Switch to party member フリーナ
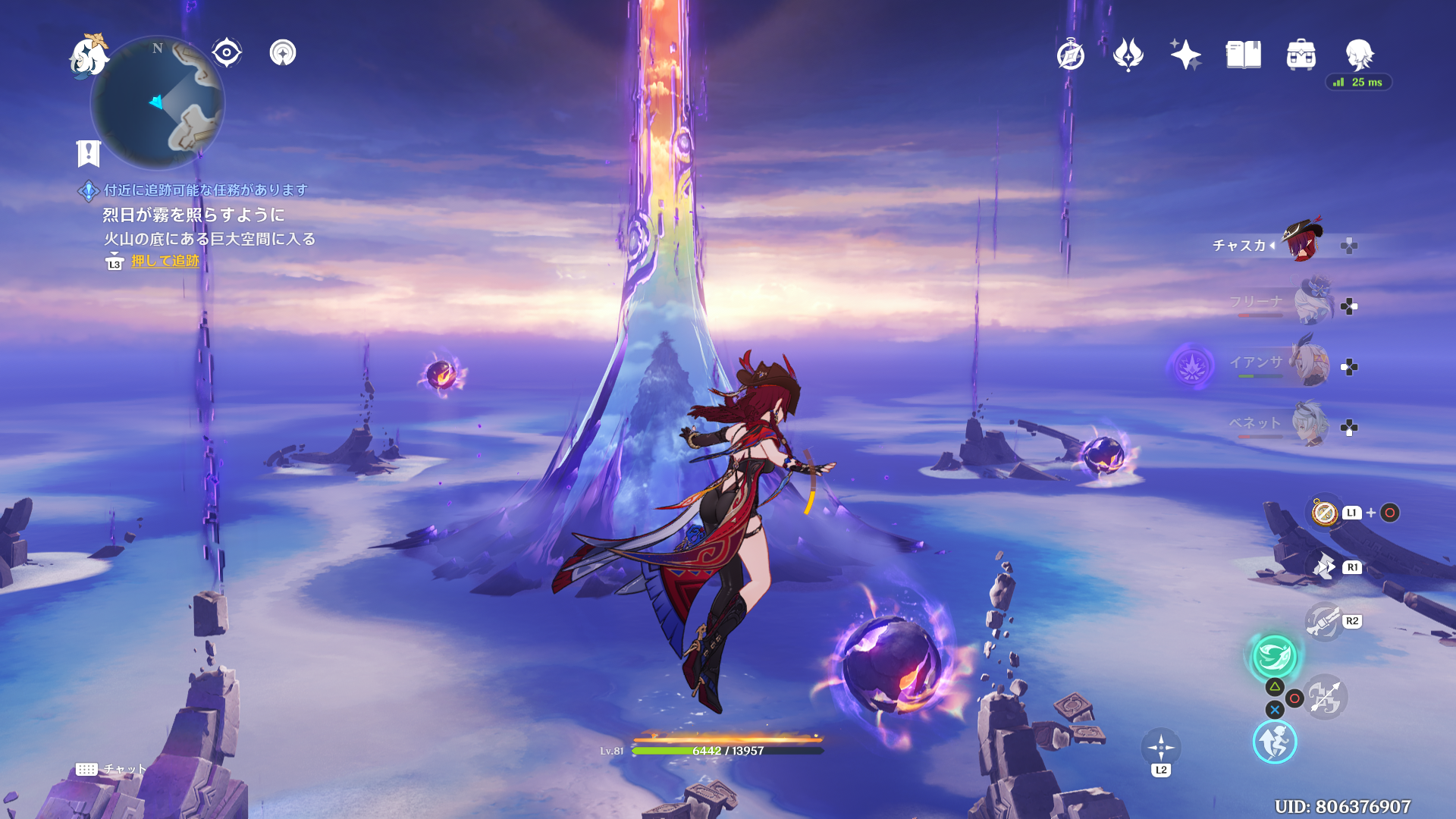 (x=1313, y=302)
